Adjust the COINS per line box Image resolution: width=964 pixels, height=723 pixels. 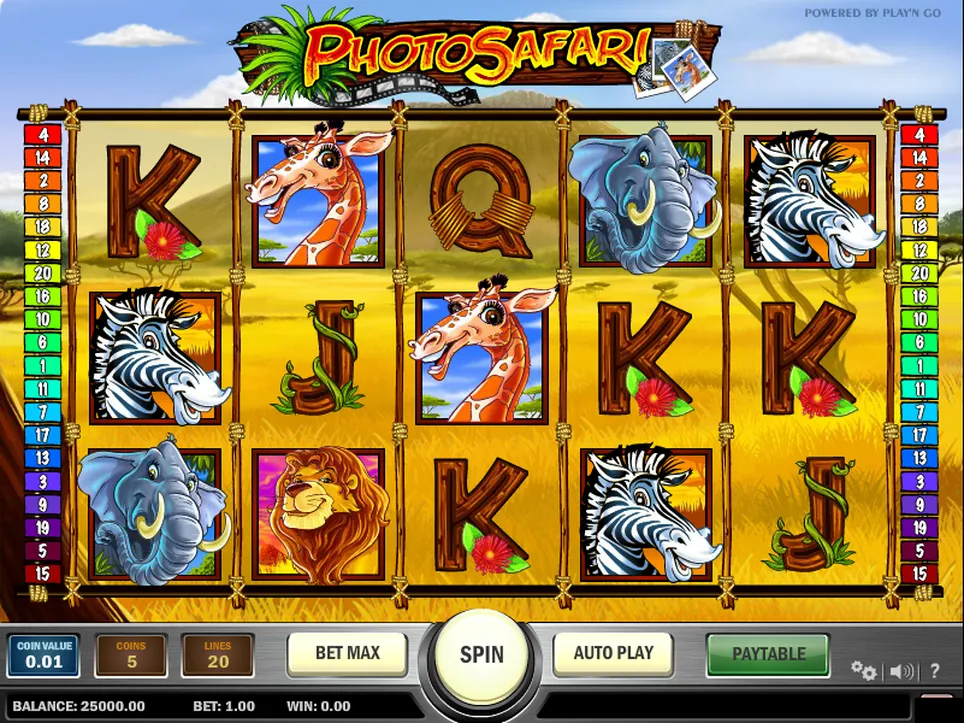click(131, 654)
